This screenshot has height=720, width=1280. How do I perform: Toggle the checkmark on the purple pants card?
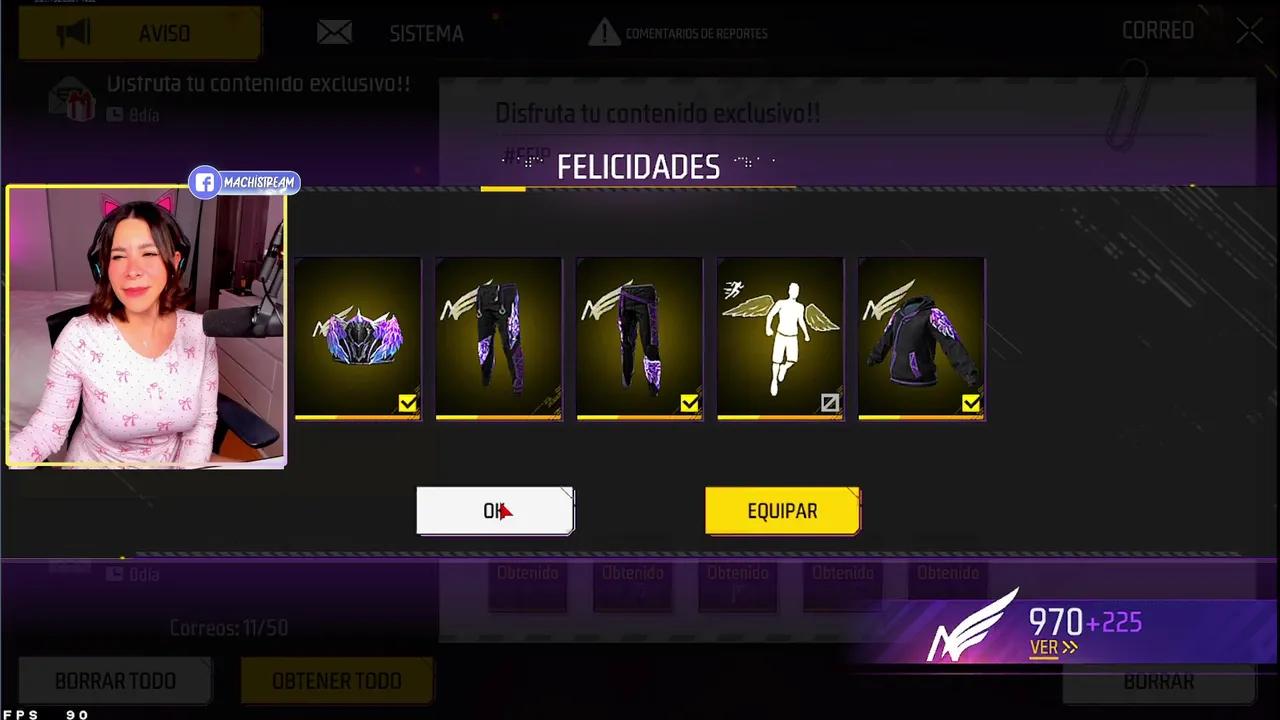[x=689, y=403]
